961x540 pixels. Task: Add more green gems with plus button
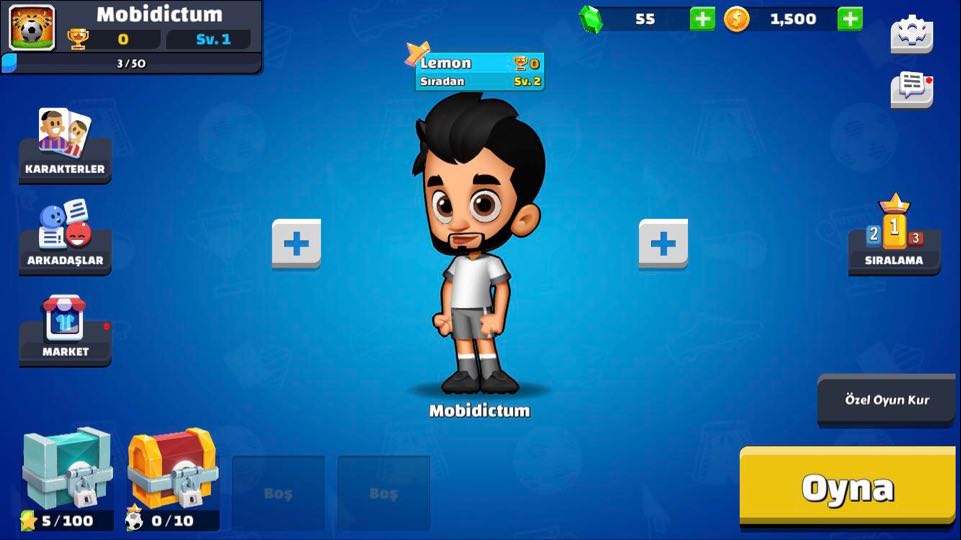703,19
